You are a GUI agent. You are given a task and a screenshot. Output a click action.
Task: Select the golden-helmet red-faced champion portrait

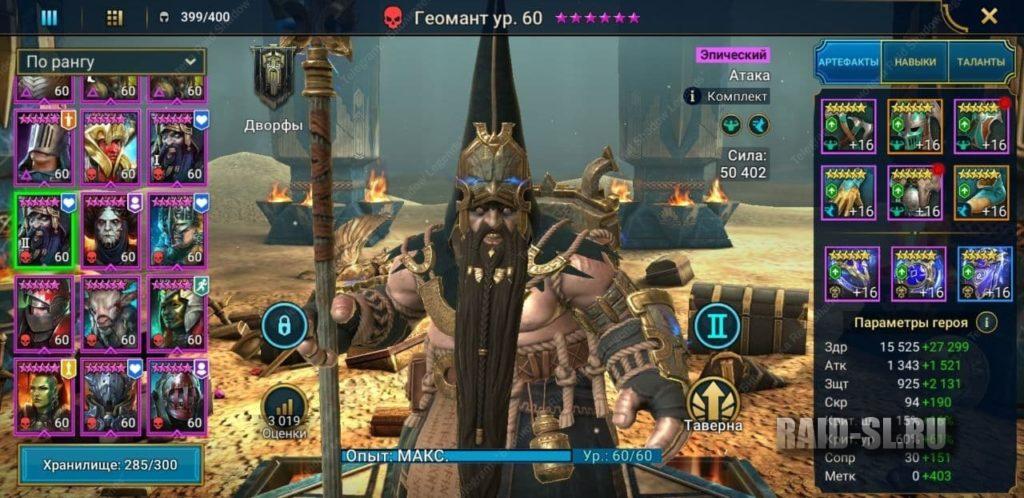(110, 146)
